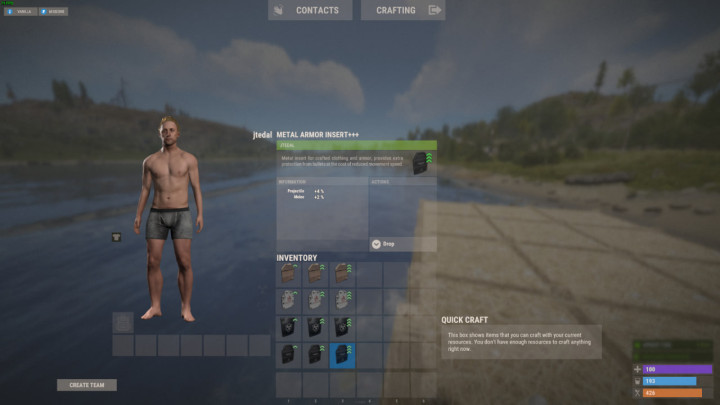This screenshot has height=405, width=720.
Task: Choose the brown insert with three green arrows
Action: (343, 274)
